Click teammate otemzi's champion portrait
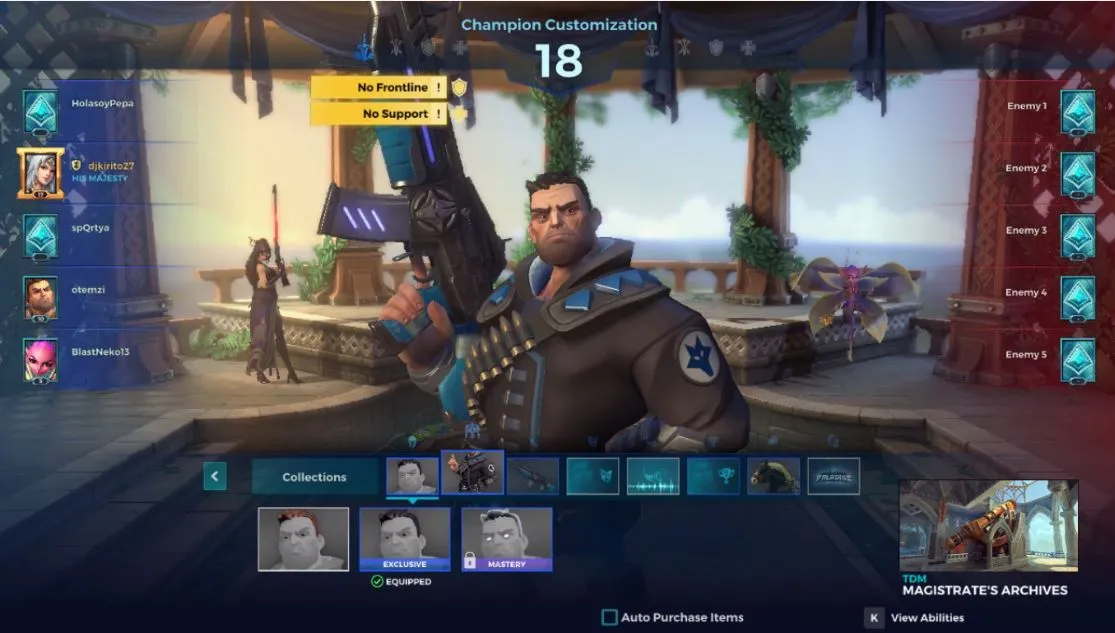The image size is (1115, 633). [x=40, y=297]
